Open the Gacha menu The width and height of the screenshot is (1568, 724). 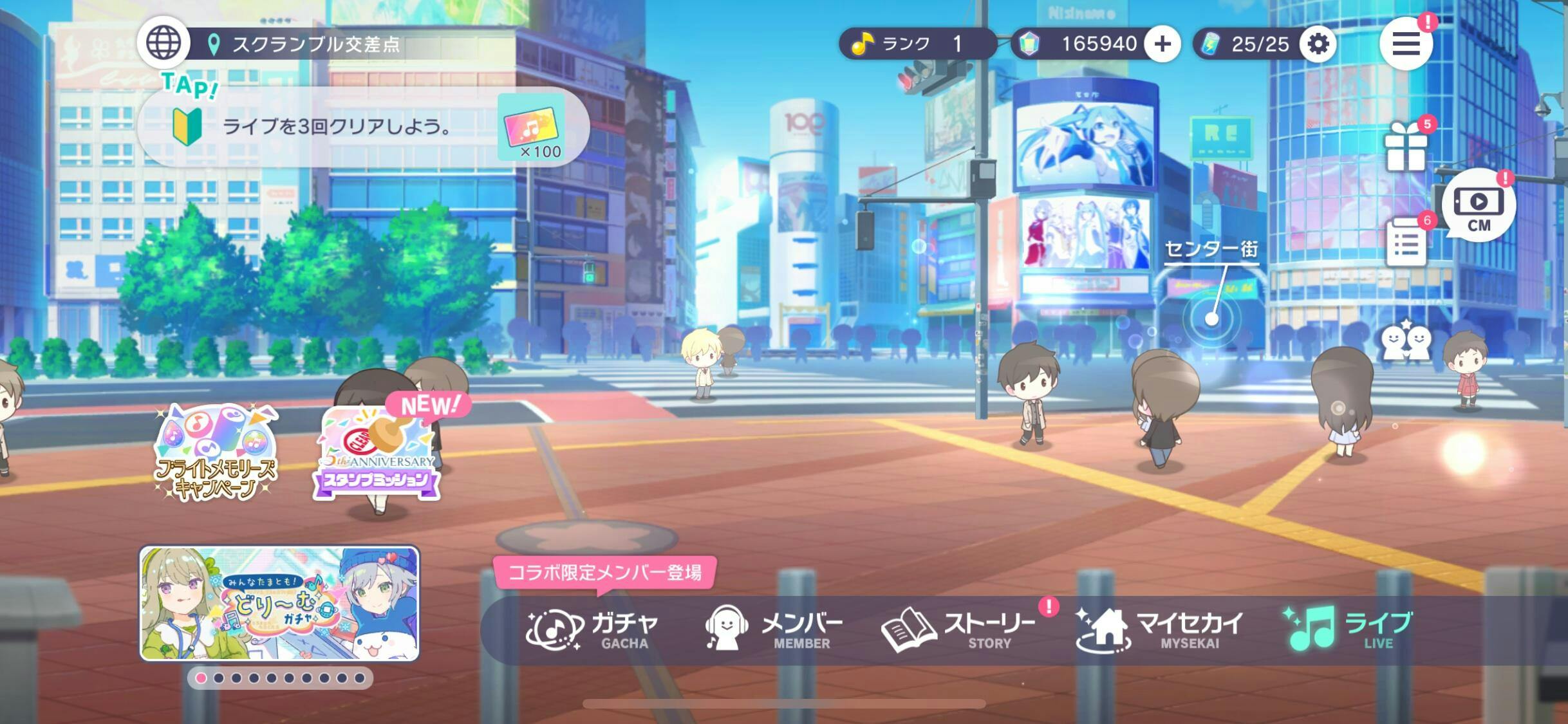point(593,629)
